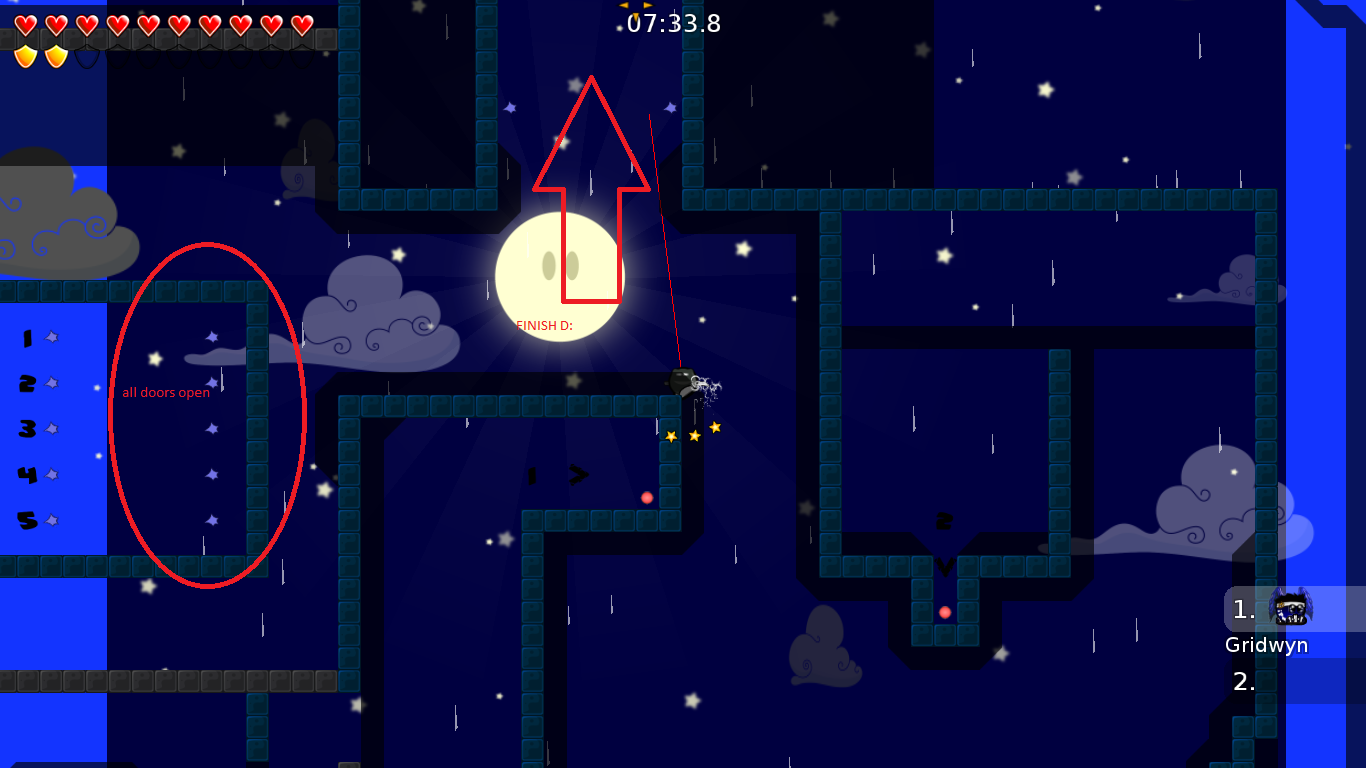Select leaderboard entry number 1

(x=1243, y=608)
